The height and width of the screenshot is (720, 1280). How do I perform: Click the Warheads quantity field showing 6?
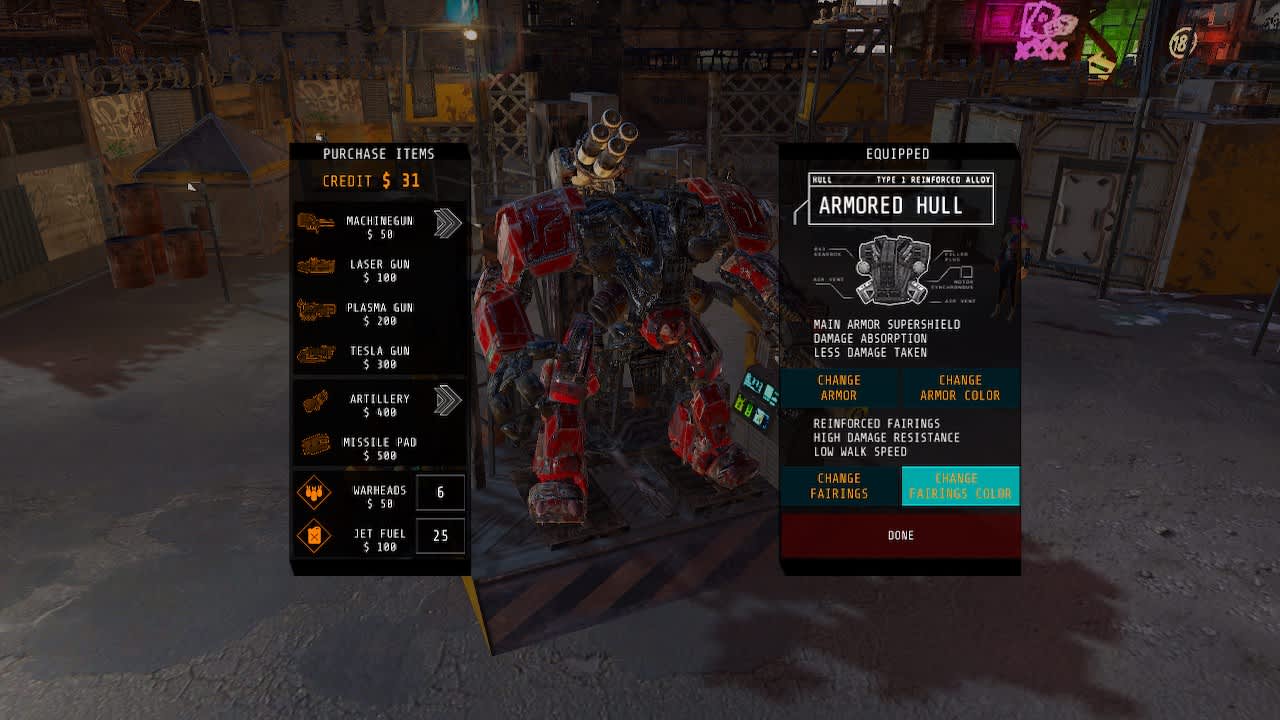(440, 491)
